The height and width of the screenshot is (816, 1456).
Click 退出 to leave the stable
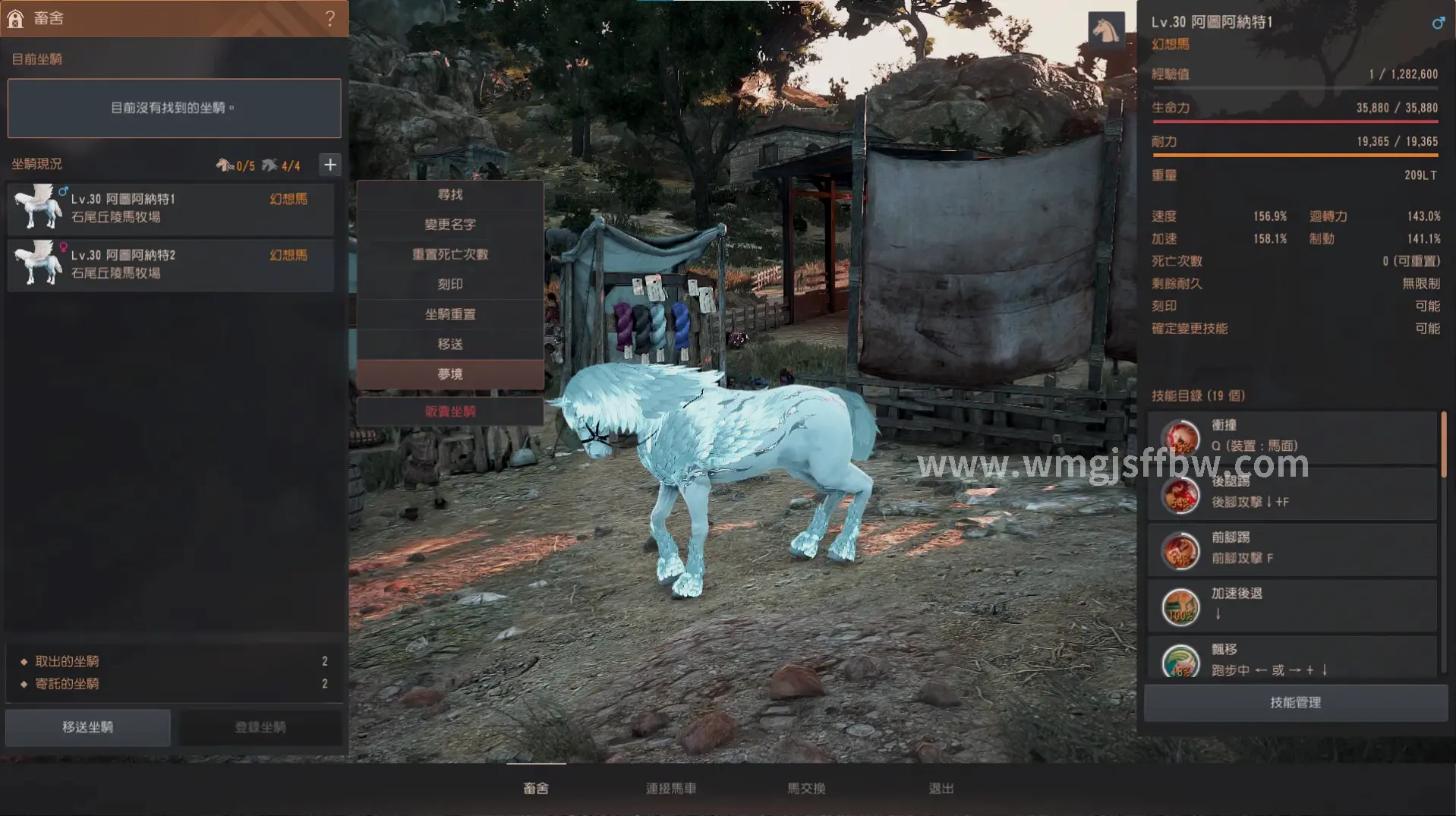pyautogui.click(x=941, y=789)
